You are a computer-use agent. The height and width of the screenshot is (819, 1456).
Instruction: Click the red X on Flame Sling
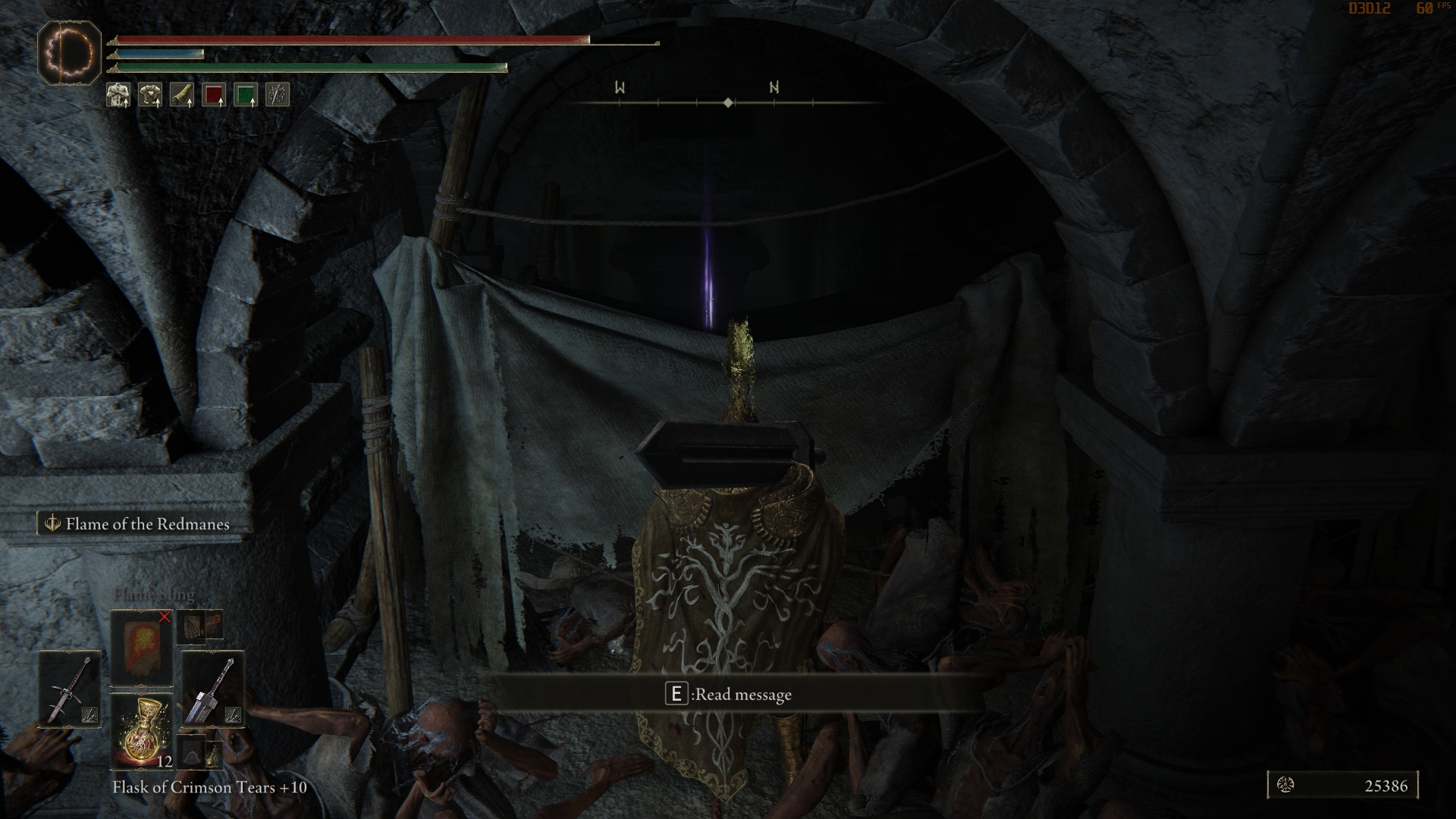click(165, 617)
